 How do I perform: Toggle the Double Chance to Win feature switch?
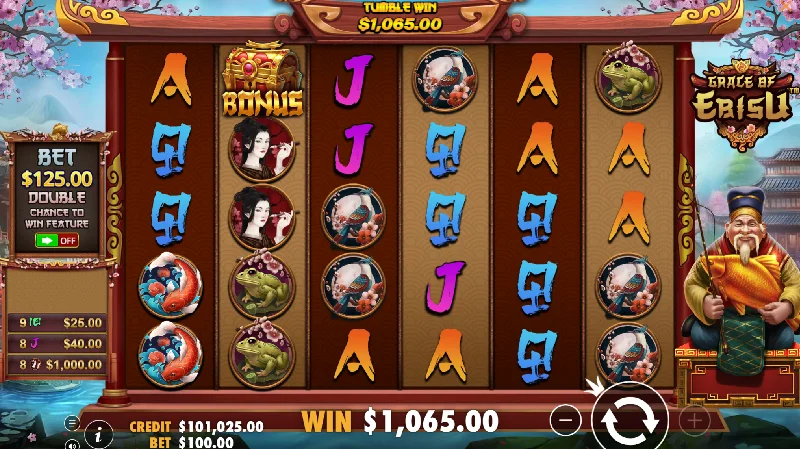pos(57,240)
